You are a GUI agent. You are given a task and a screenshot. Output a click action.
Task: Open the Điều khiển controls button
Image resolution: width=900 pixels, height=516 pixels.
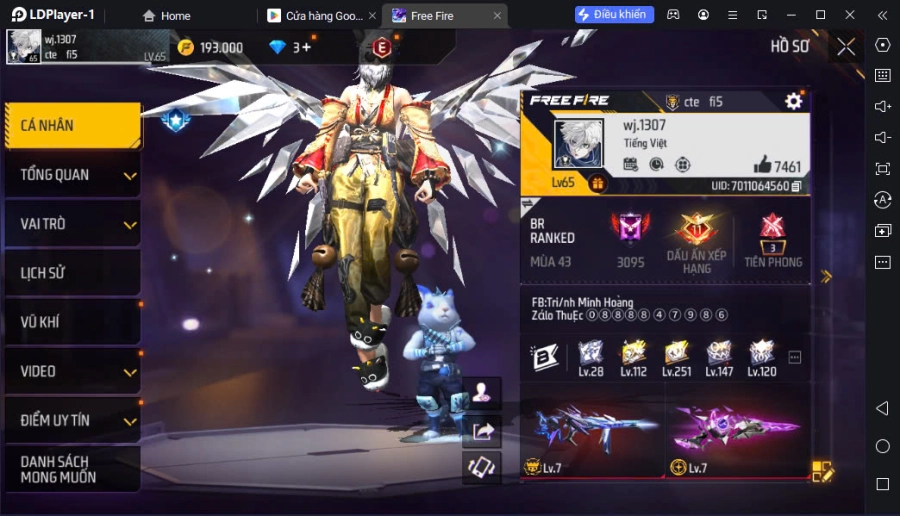pyautogui.click(x=614, y=15)
